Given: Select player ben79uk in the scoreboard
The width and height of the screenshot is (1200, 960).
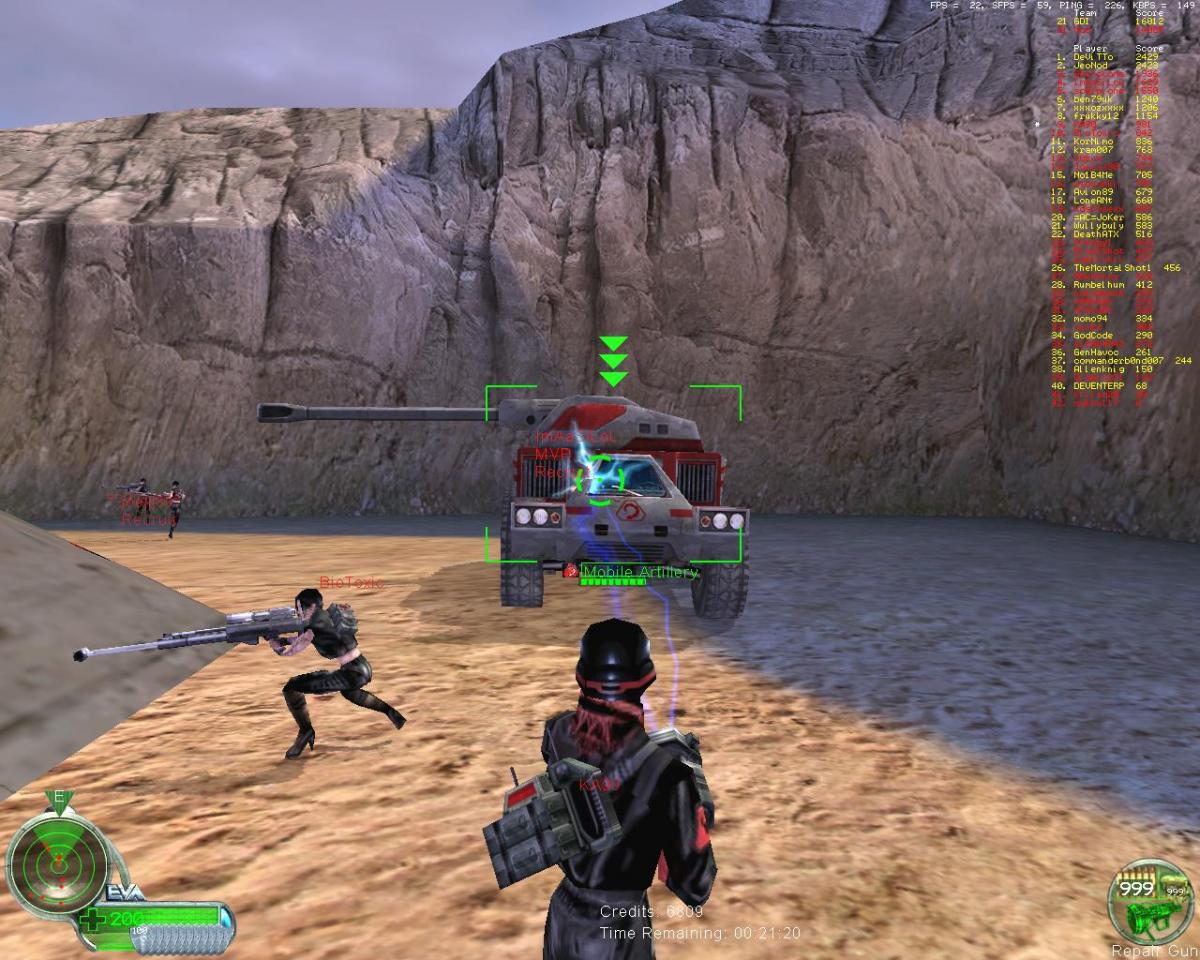Looking at the screenshot, I should [x=1092, y=100].
